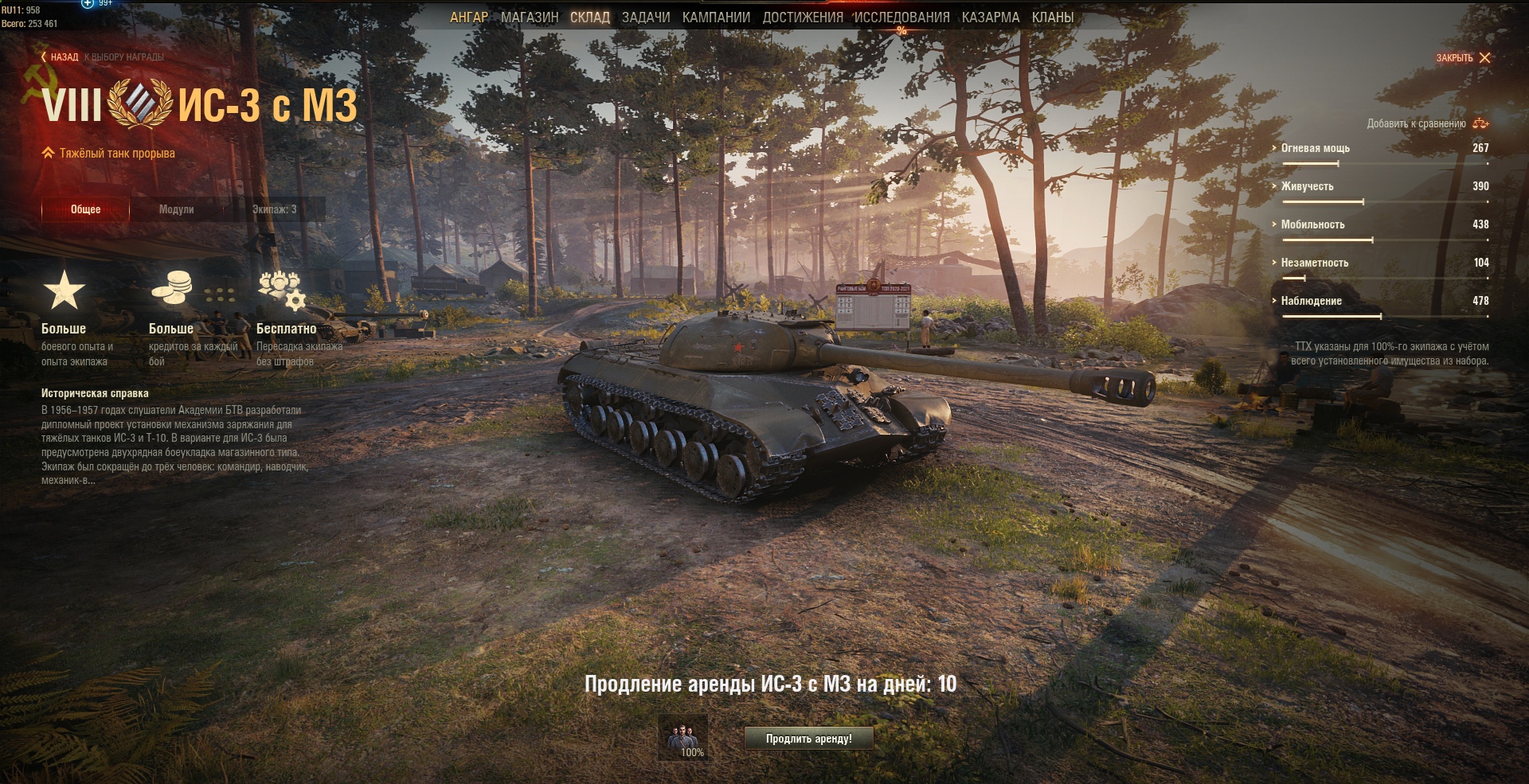Screen dimensions: 1529x784
Task: Expand the Мобильность mobility stat
Action: pyautogui.click(x=1312, y=224)
